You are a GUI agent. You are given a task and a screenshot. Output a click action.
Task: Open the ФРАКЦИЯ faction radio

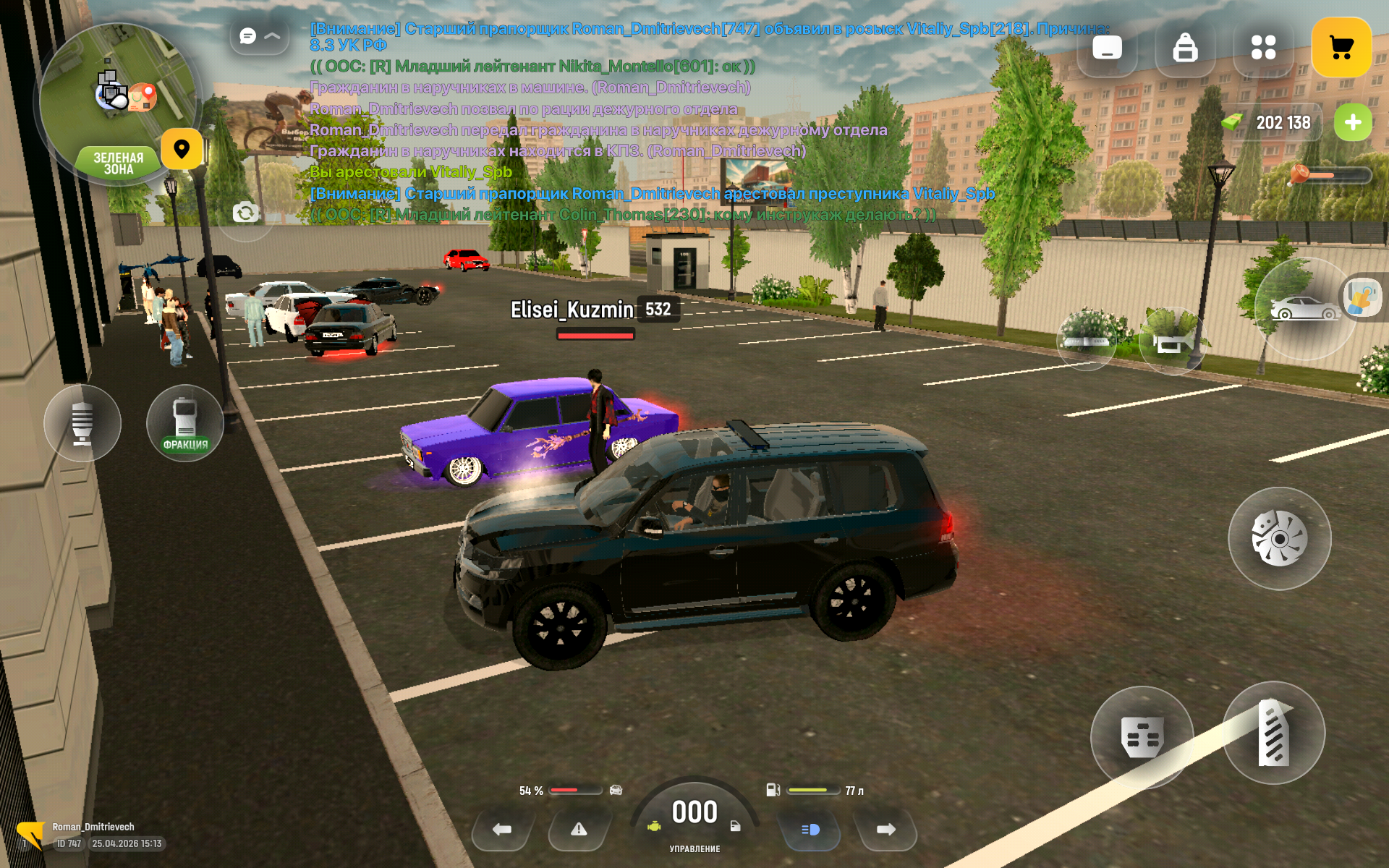tap(184, 423)
